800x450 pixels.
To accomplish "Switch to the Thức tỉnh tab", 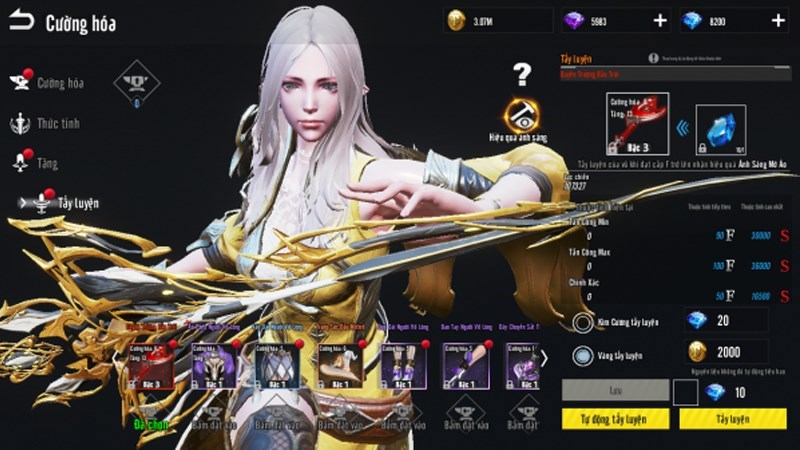I will click(57, 123).
